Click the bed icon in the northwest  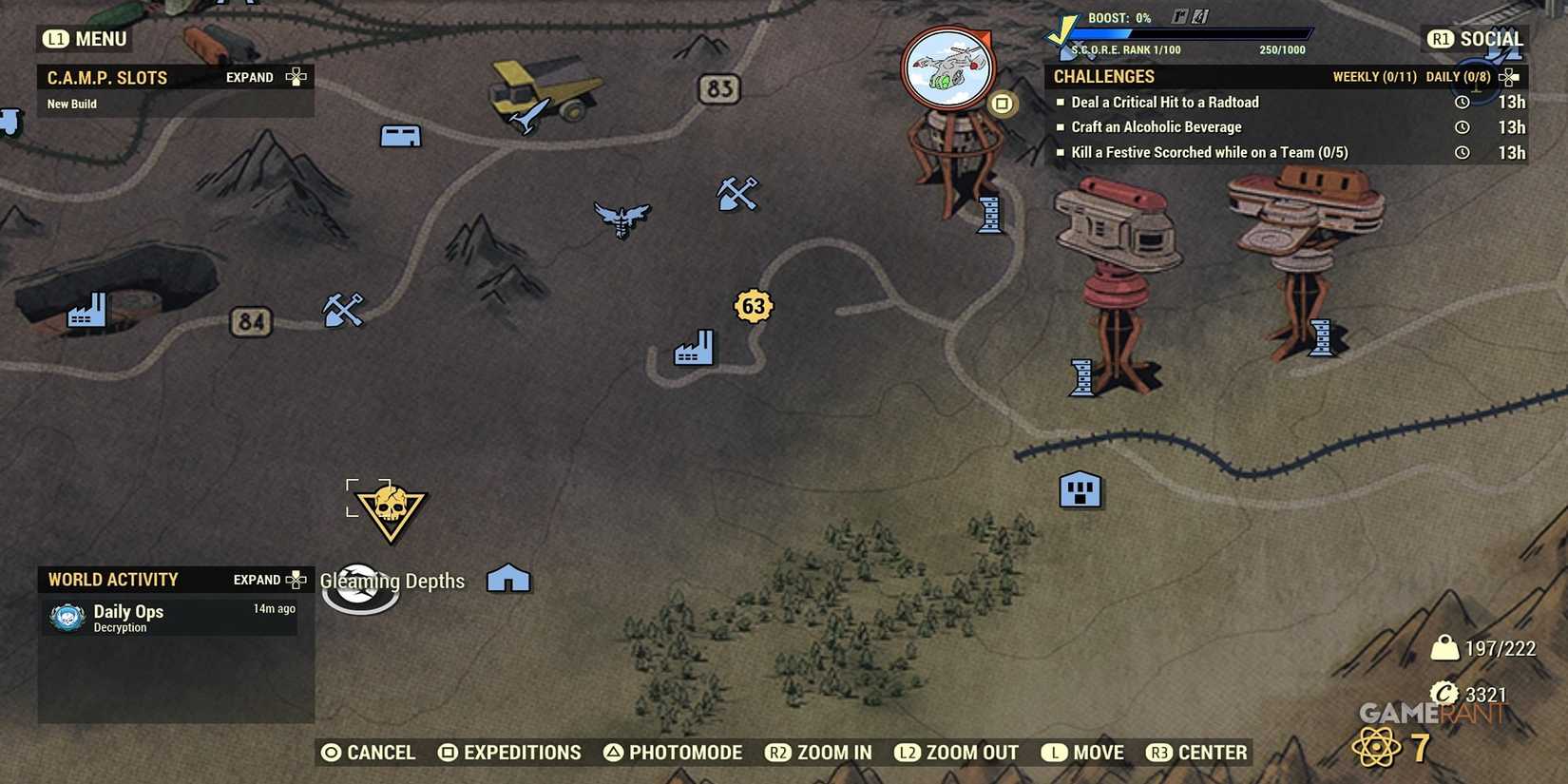pos(400,135)
